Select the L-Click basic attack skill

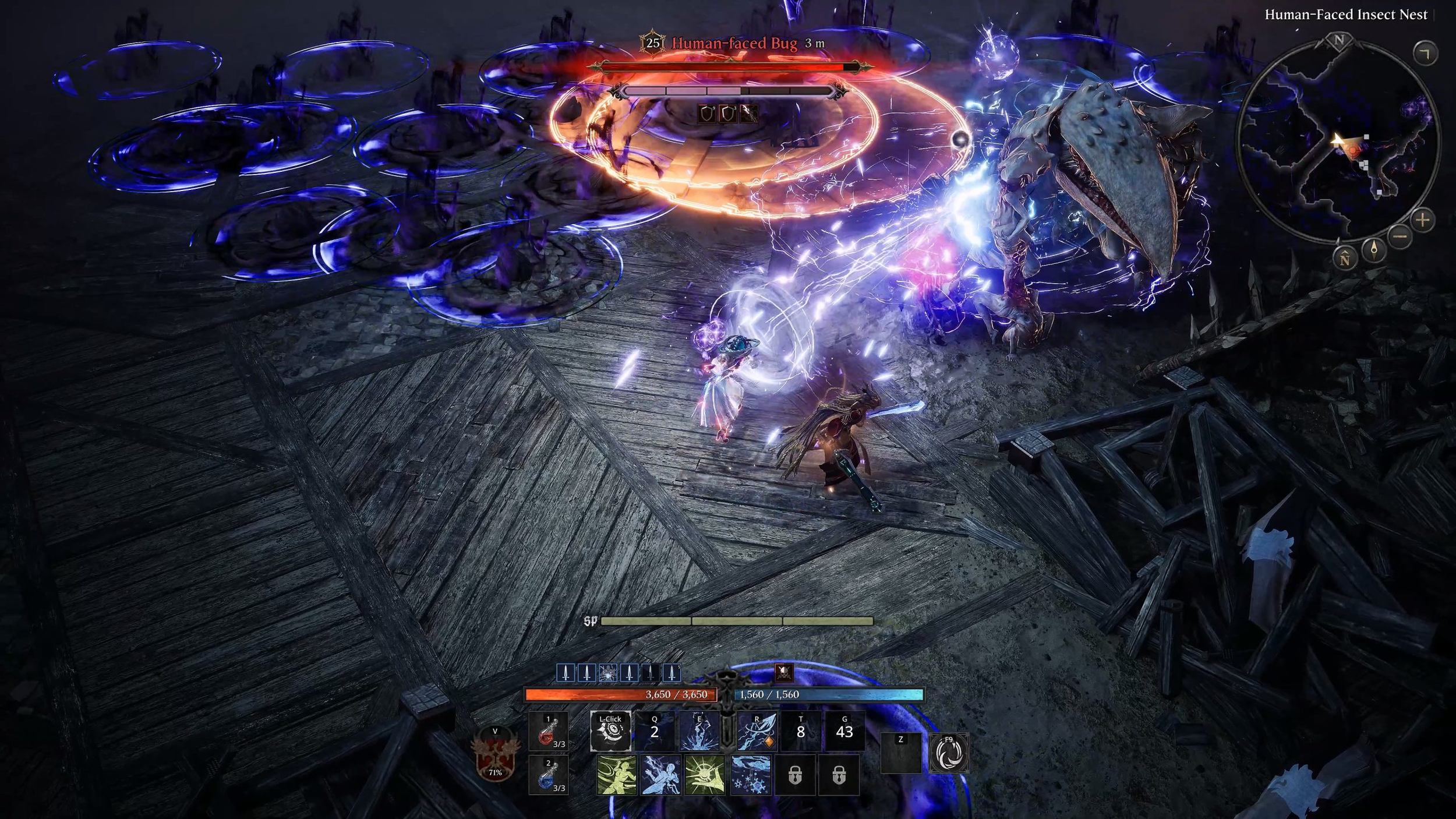tap(610, 730)
